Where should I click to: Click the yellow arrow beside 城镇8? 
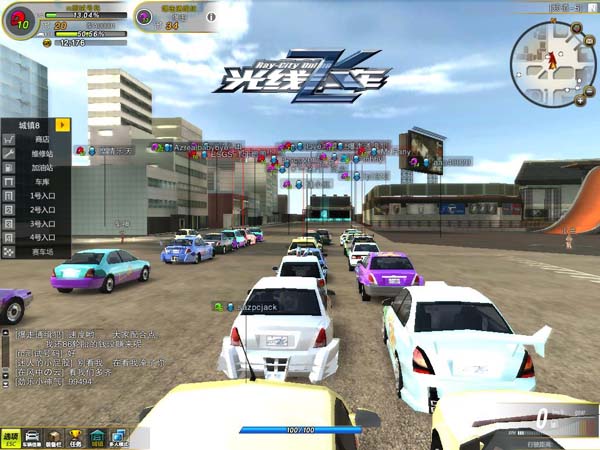pos(63,125)
